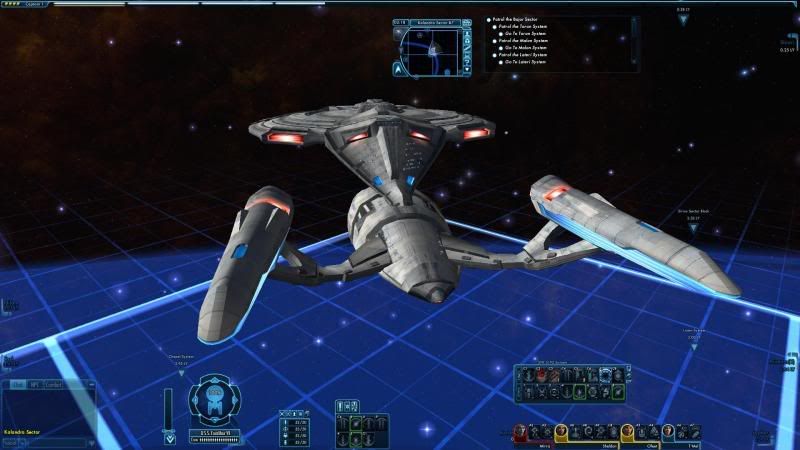
Task: Click the arrowhead icon beside the minimap
Action: click(399, 70)
